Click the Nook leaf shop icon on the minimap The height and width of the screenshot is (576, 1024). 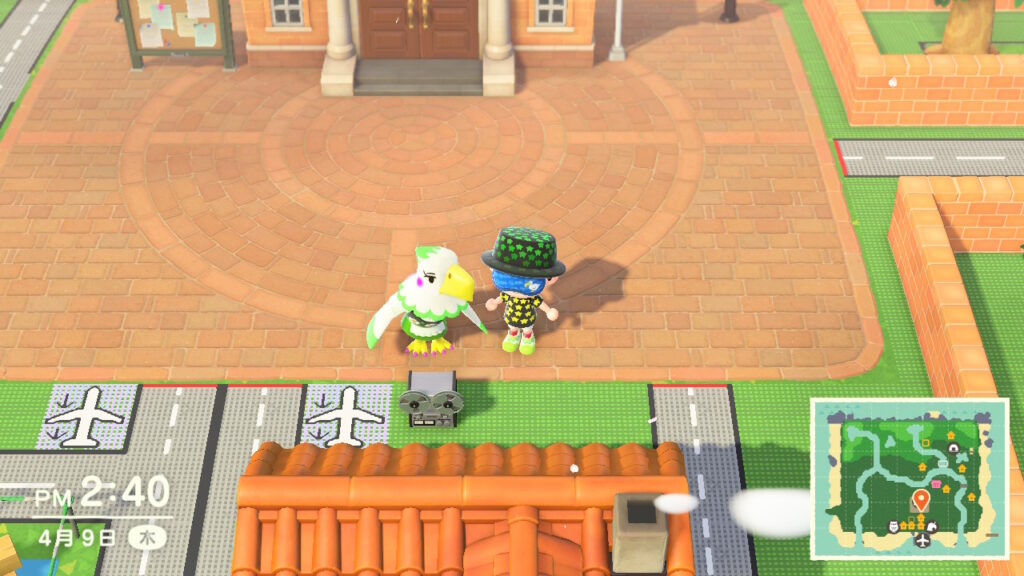point(932,526)
